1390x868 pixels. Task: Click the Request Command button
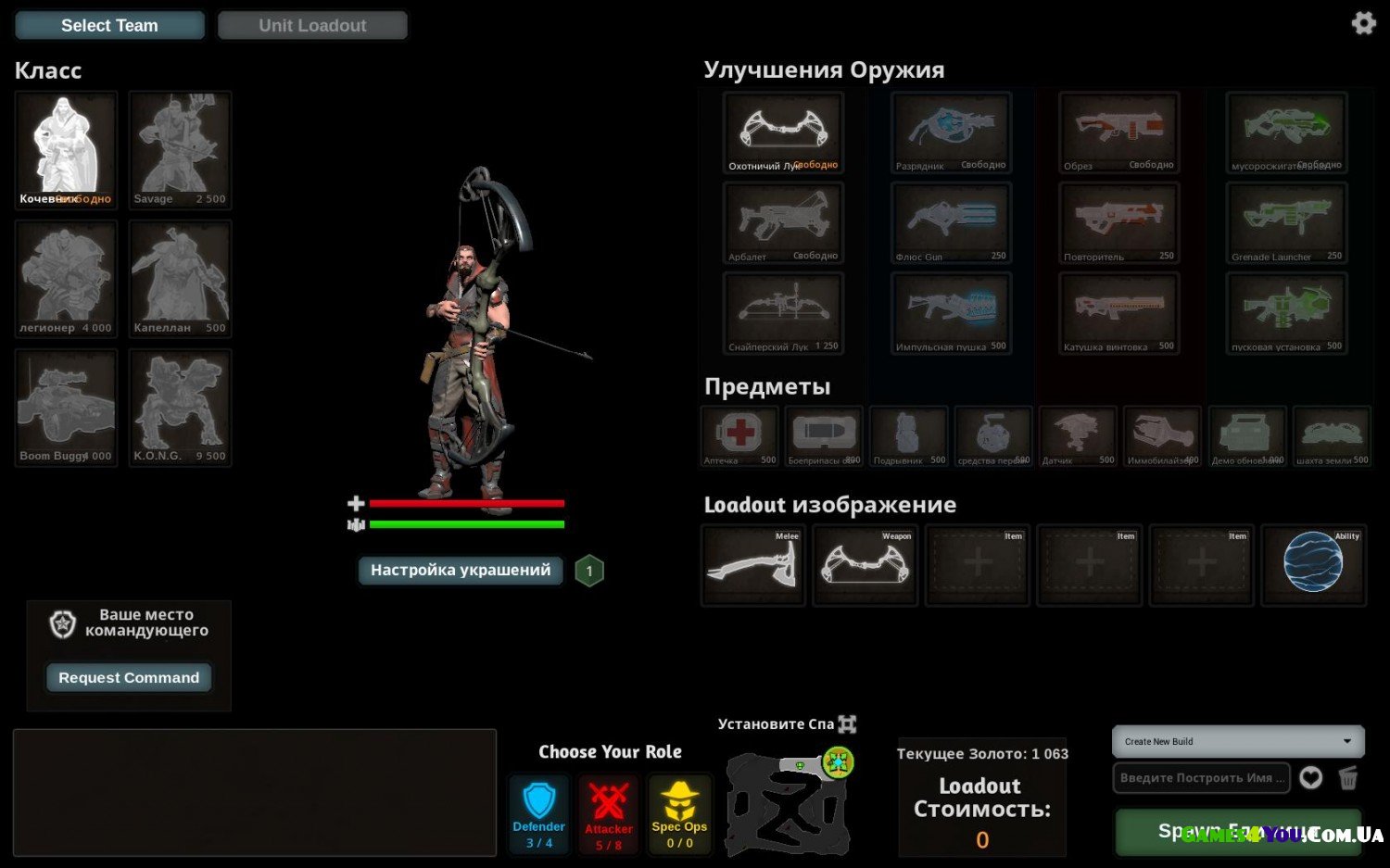(129, 678)
